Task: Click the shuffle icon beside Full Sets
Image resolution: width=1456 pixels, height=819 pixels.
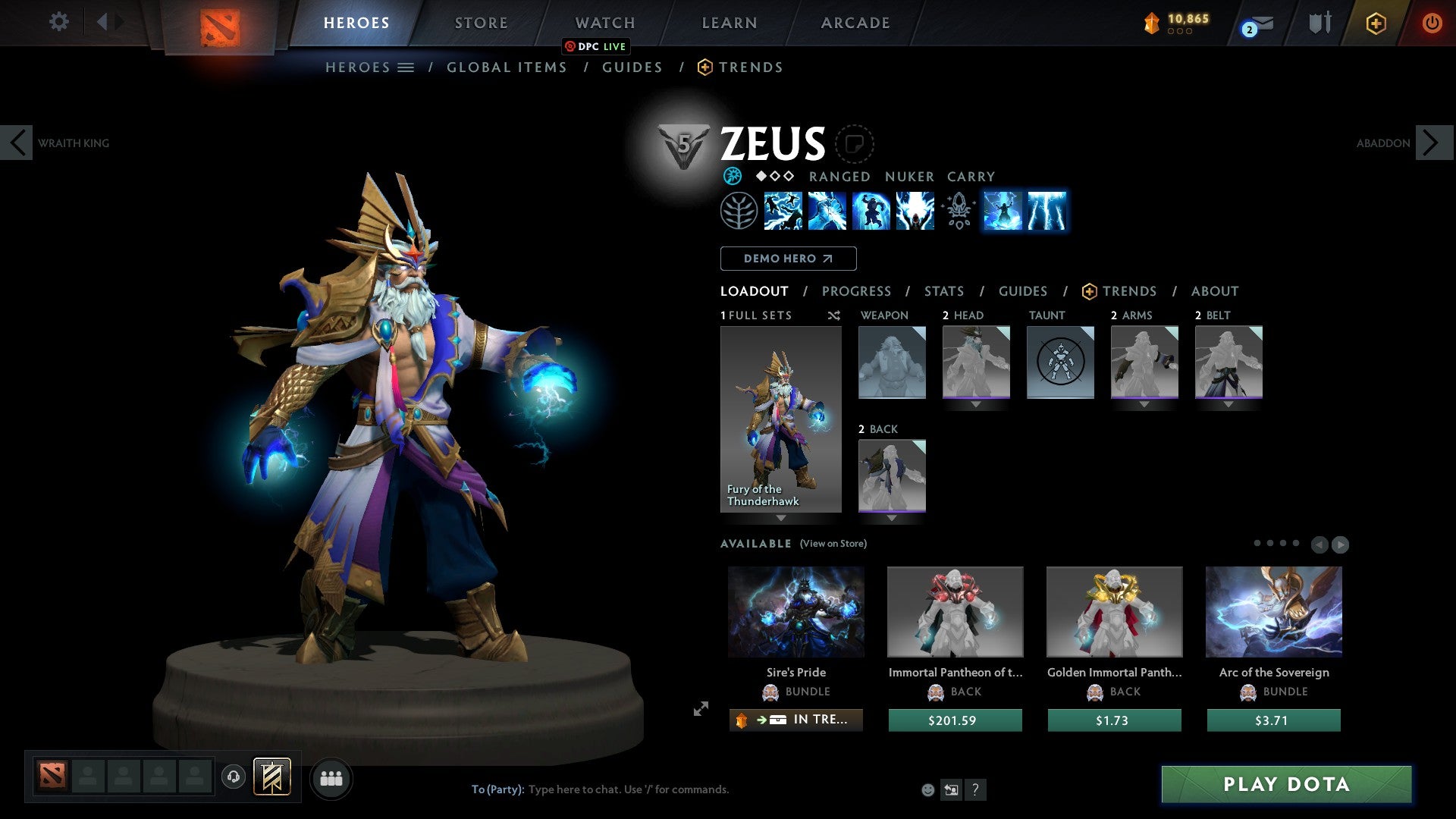Action: 834,315
